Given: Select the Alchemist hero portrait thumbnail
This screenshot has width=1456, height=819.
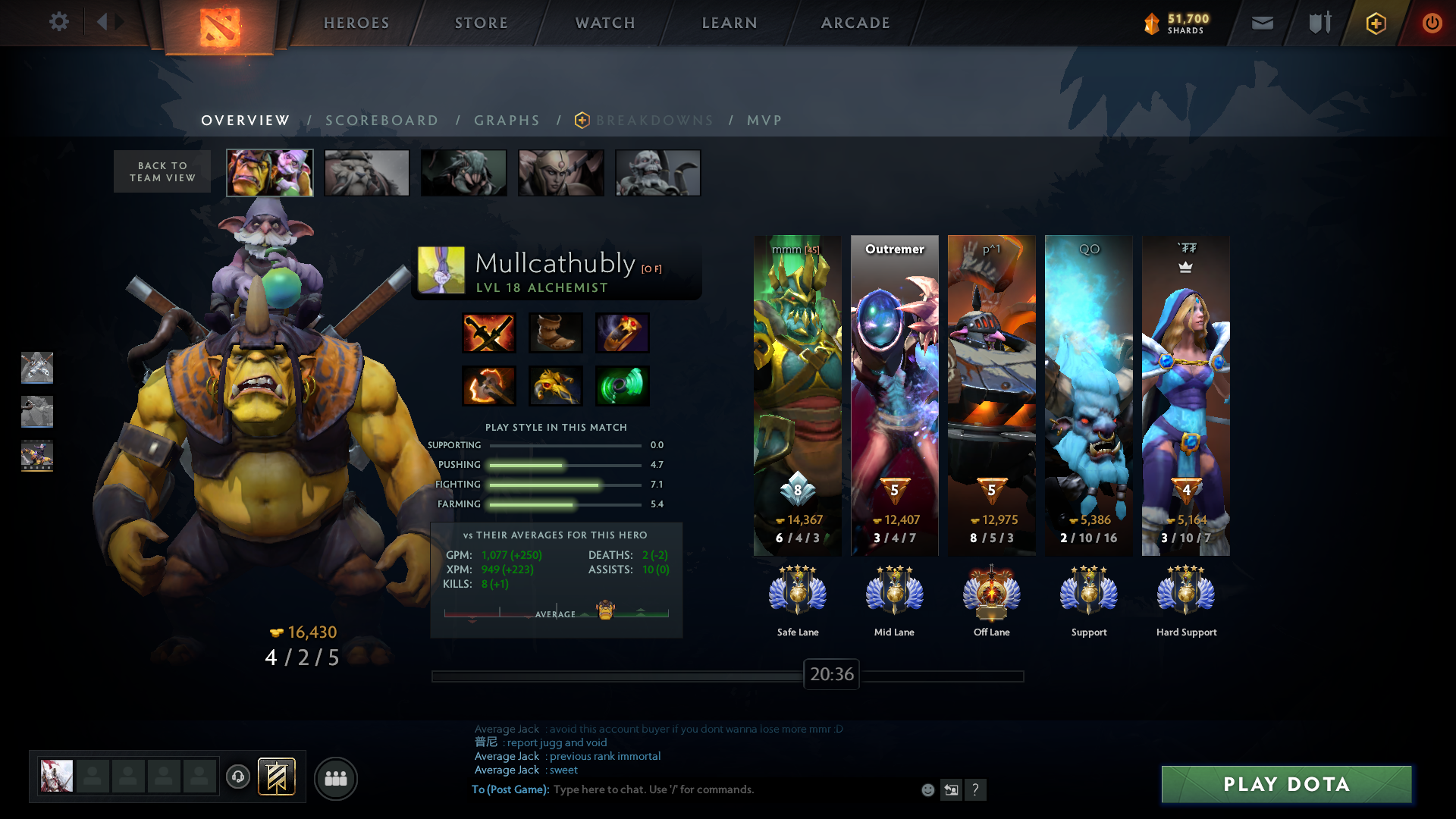Looking at the screenshot, I should click(x=270, y=173).
